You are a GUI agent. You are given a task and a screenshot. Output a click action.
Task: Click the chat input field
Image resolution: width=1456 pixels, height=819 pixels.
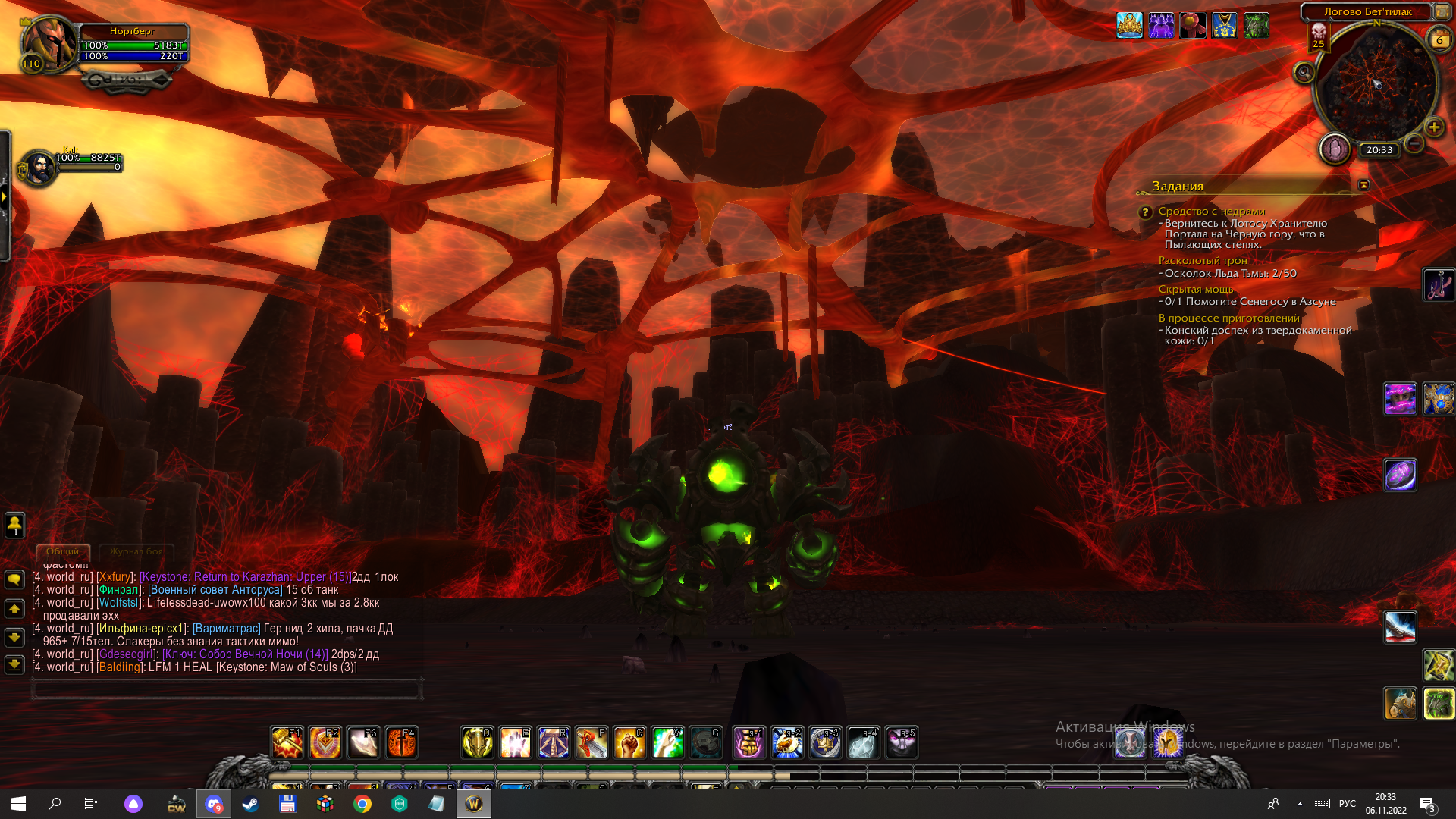click(226, 689)
